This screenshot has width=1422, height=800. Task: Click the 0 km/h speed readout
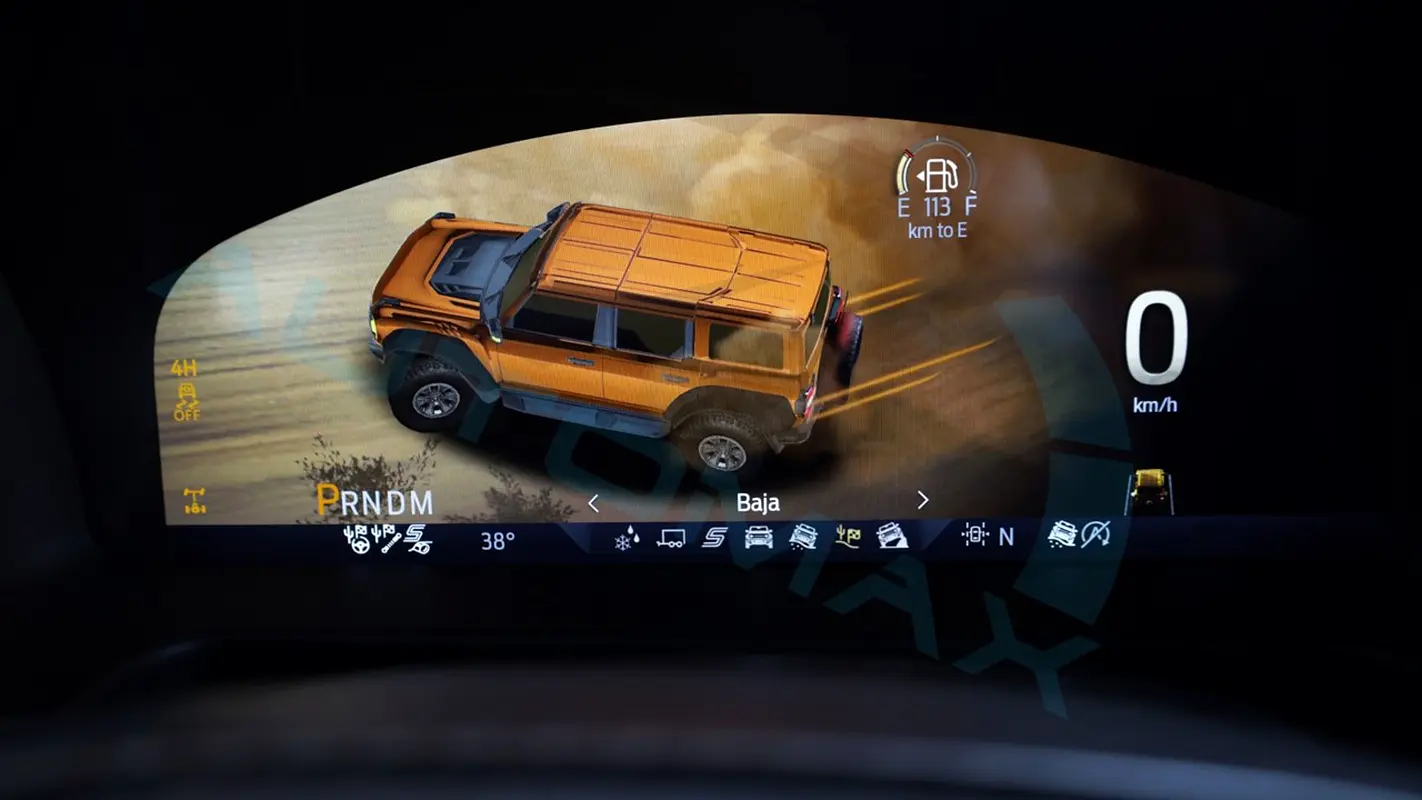pyautogui.click(x=1158, y=340)
